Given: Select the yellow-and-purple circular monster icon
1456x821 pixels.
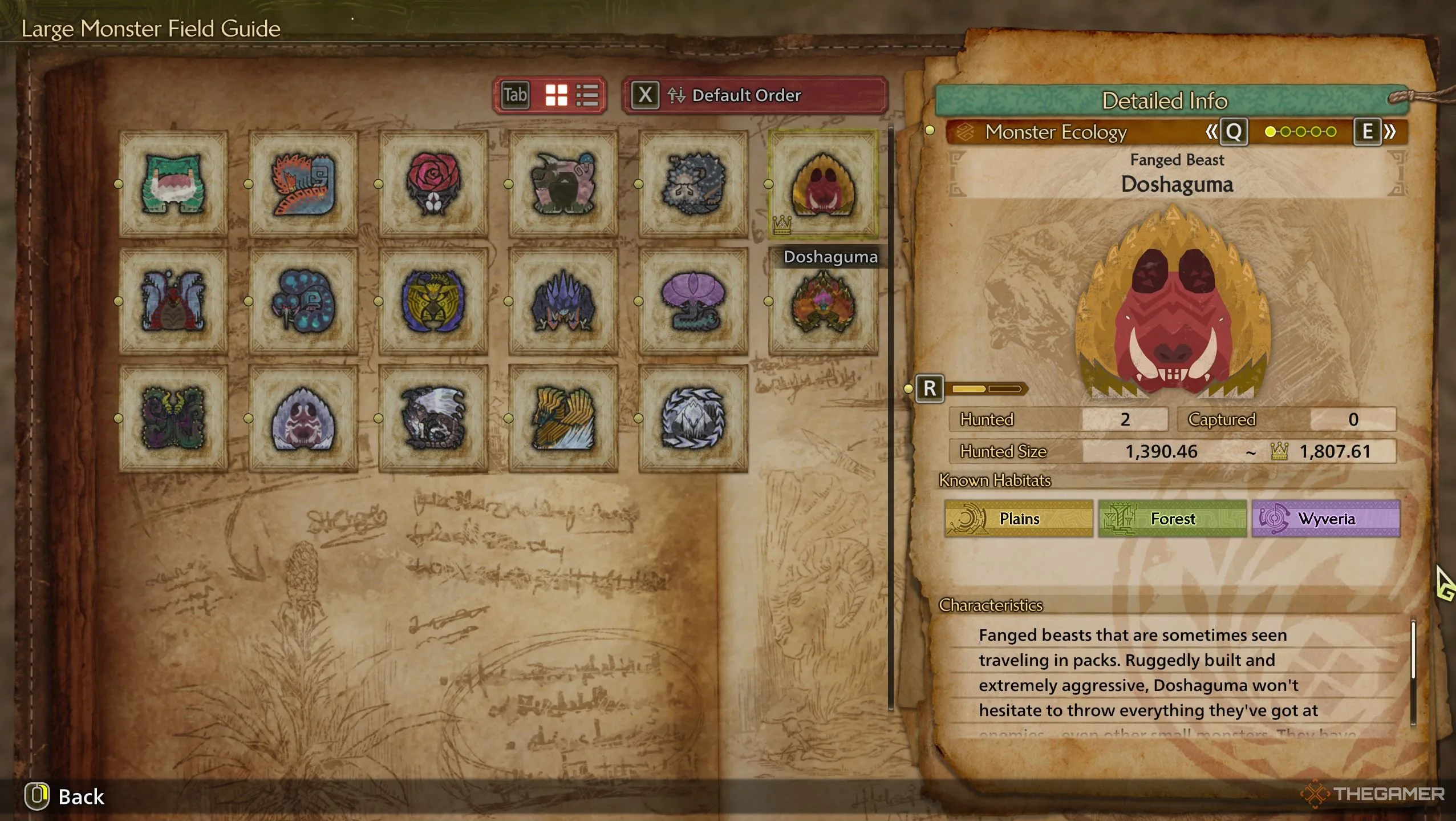Looking at the screenshot, I should pos(433,301).
